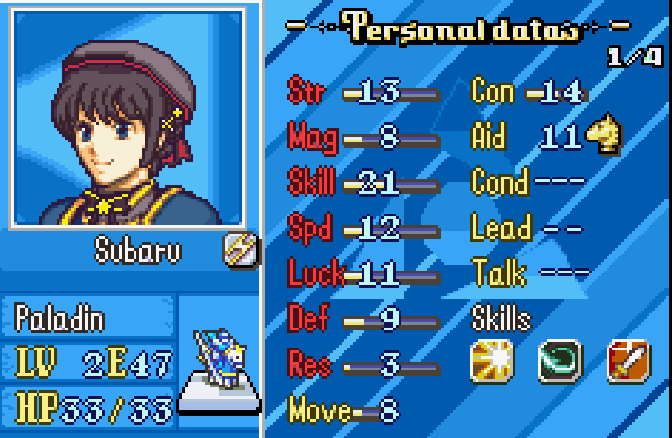
Task: Select the teal swirl skill icon
Action: [560, 362]
